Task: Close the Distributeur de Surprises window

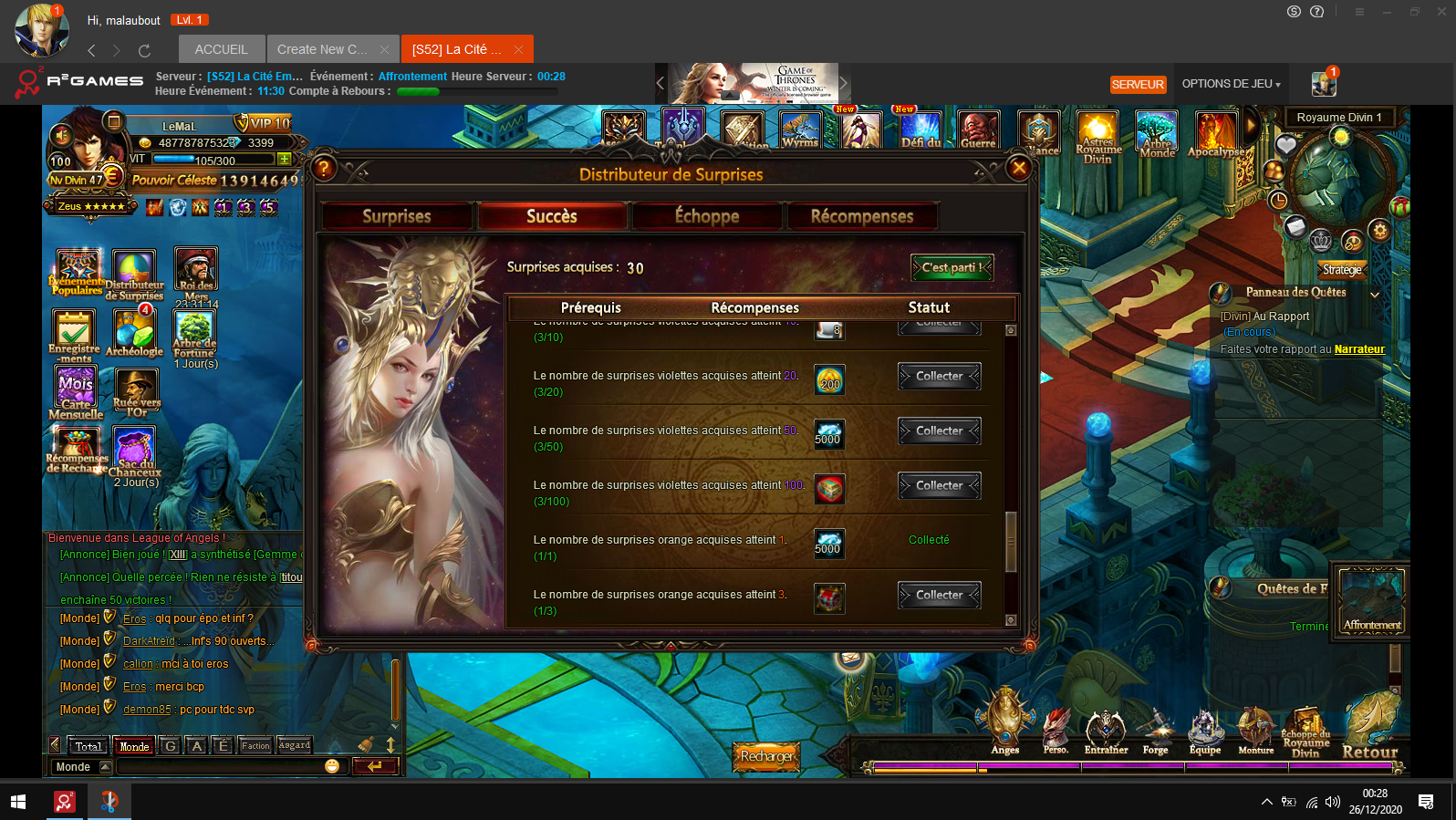Action: (1019, 168)
